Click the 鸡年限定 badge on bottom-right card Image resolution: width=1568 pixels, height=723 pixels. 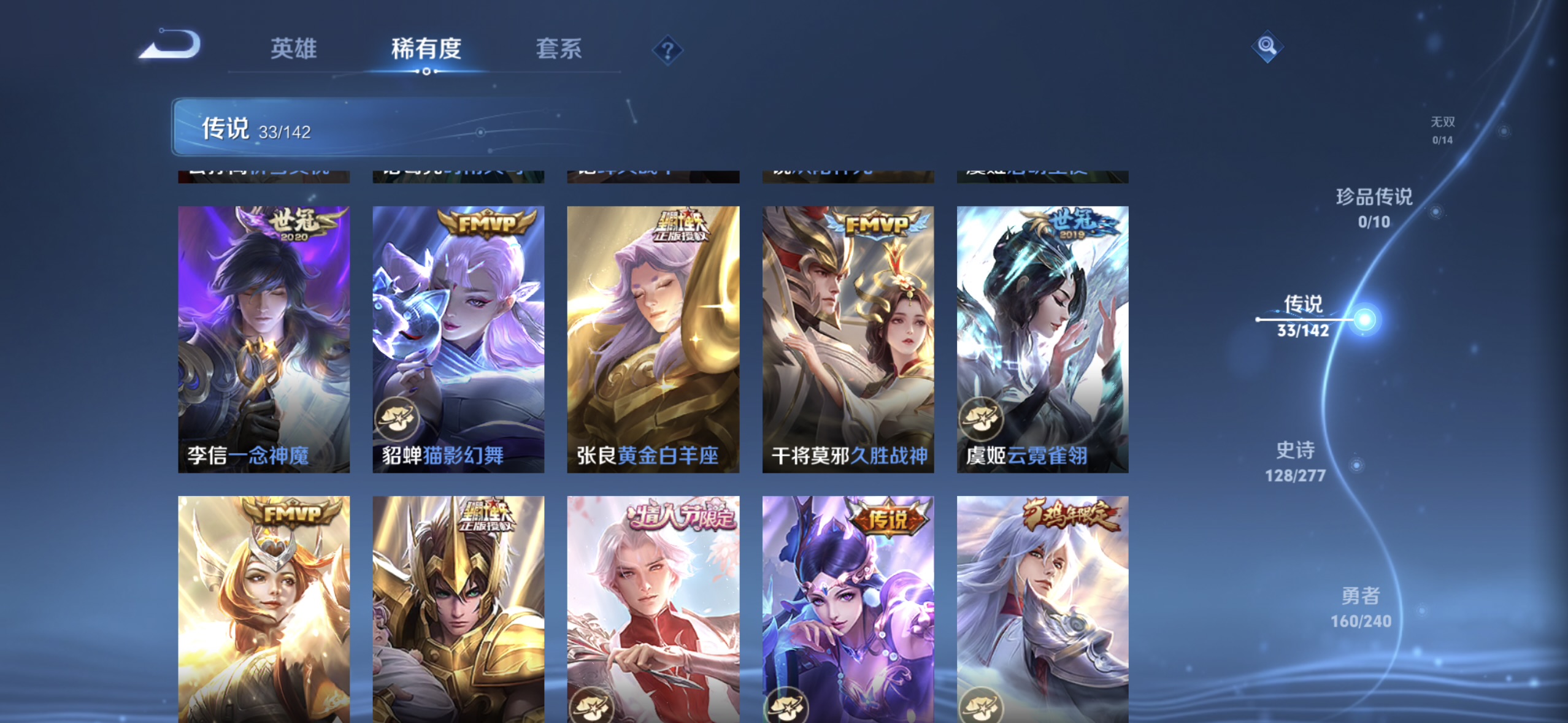(1071, 514)
